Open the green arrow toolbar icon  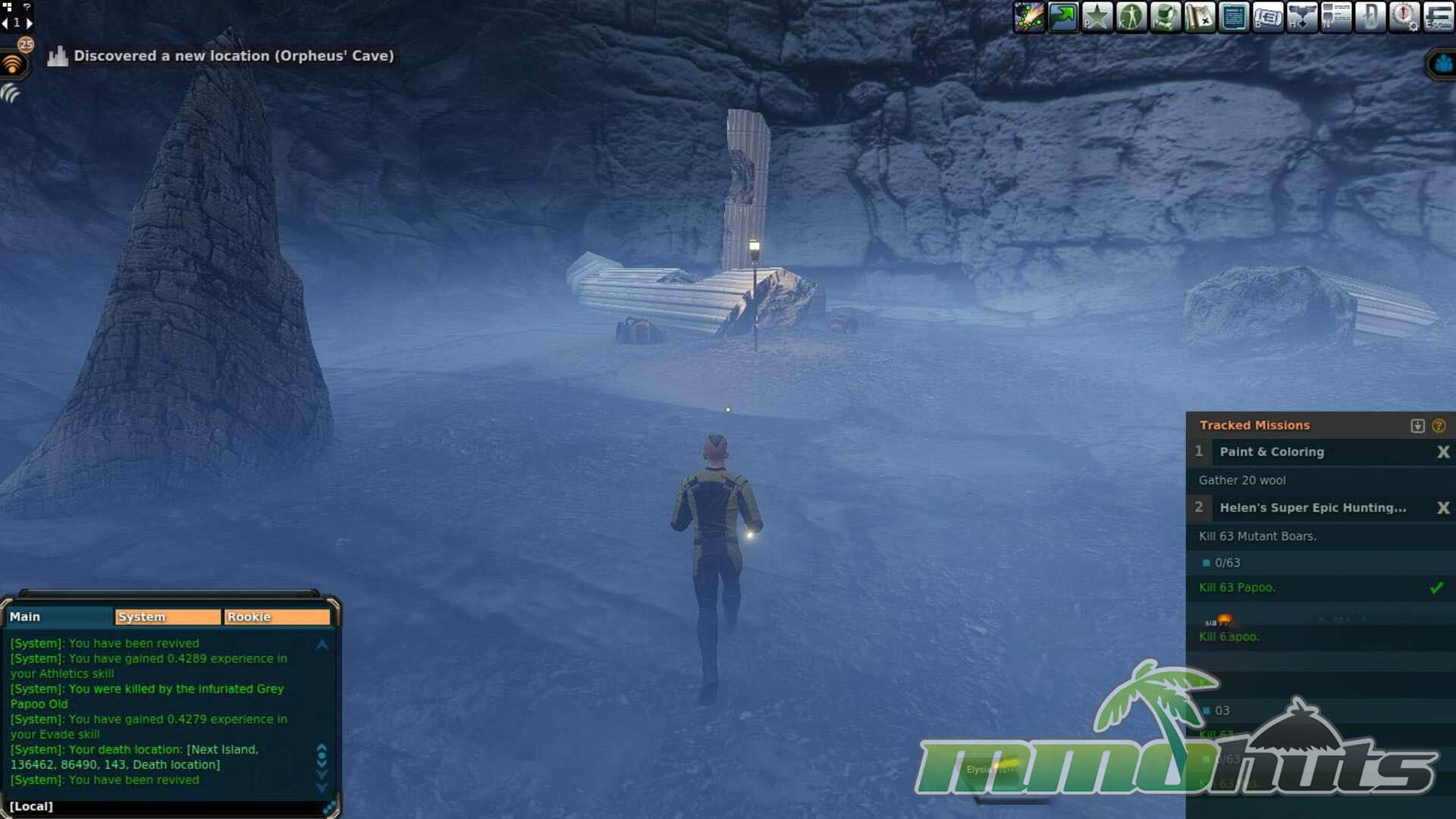(x=1063, y=17)
